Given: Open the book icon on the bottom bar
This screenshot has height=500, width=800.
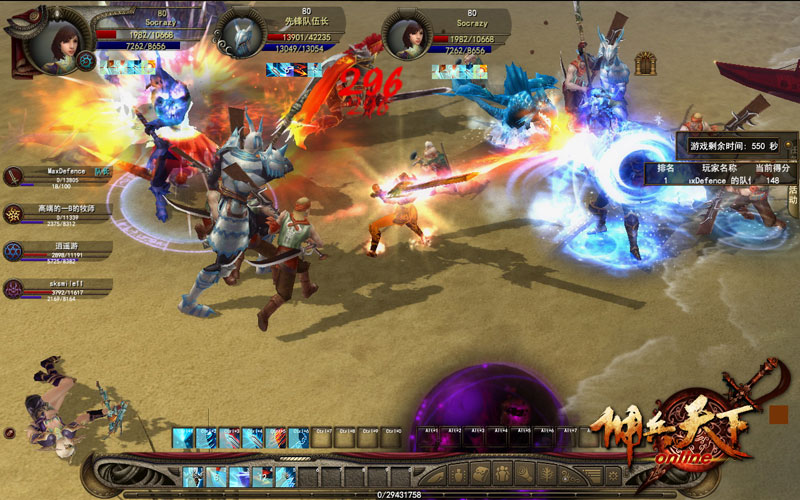Looking at the screenshot, I should click(x=481, y=473).
